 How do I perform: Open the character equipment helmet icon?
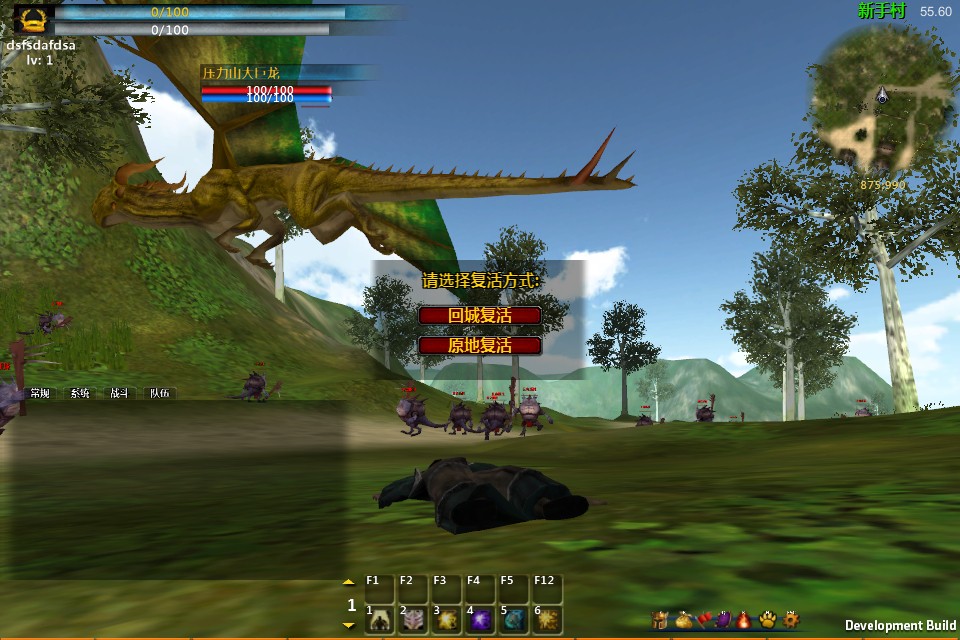coord(659,620)
